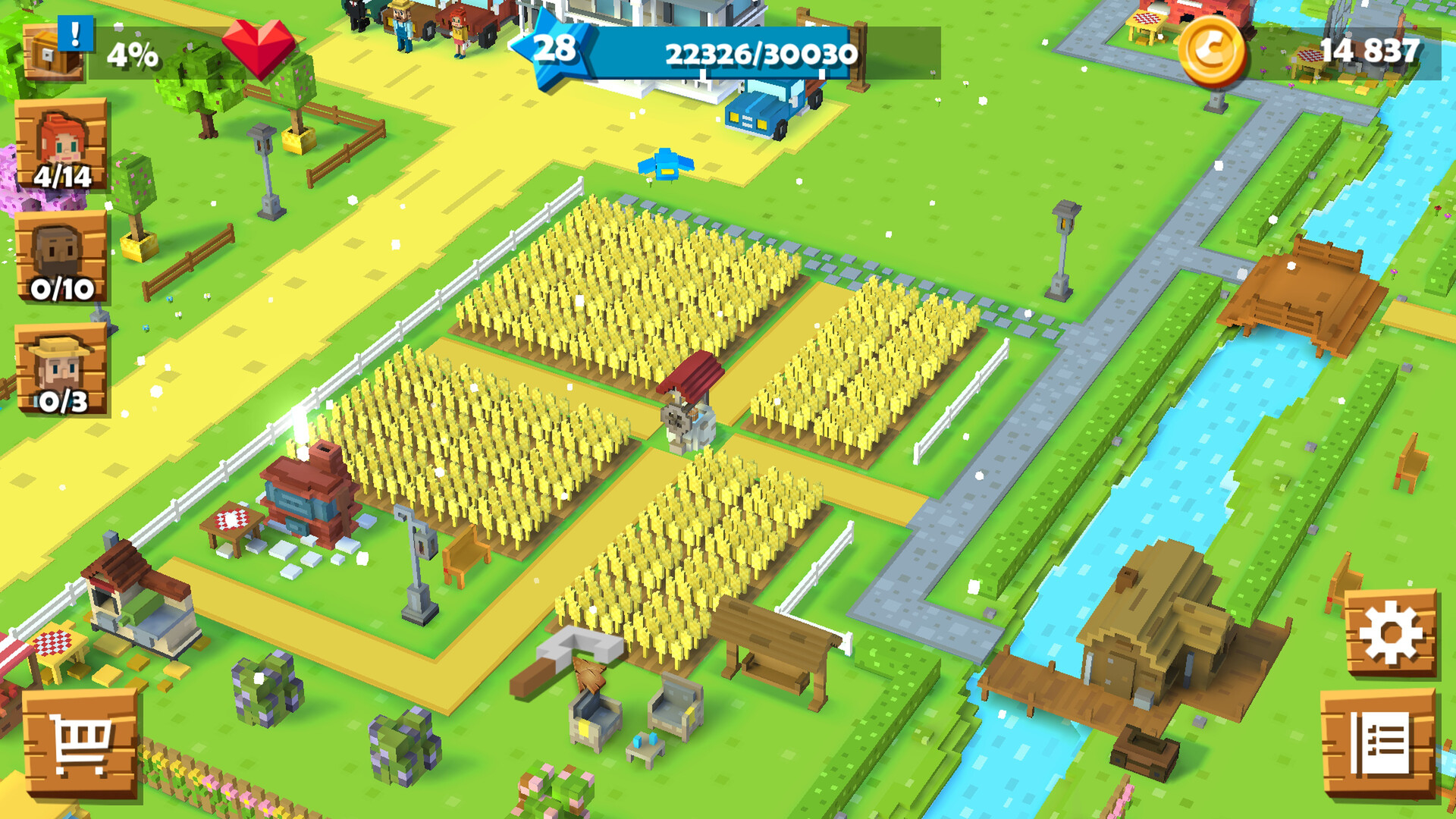Tap the red exclamation notification badge

[x=74, y=33]
